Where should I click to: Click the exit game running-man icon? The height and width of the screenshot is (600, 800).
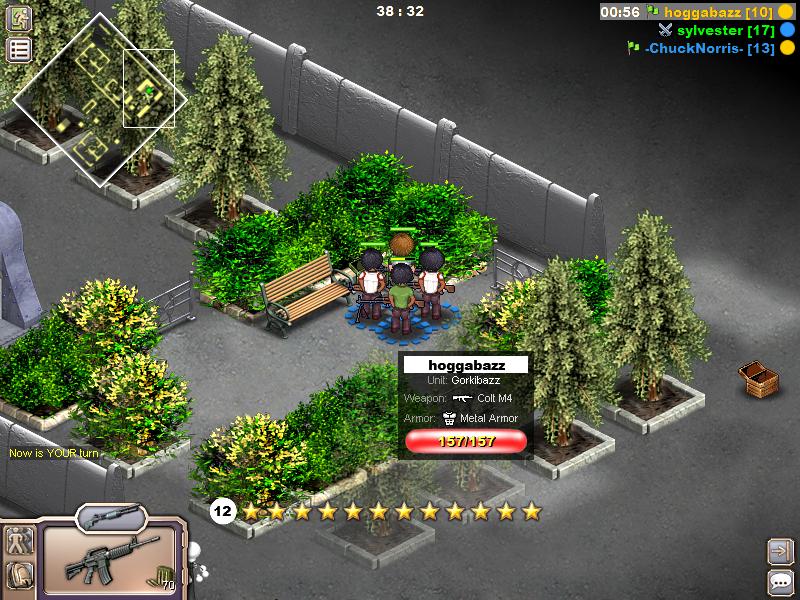point(19,19)
